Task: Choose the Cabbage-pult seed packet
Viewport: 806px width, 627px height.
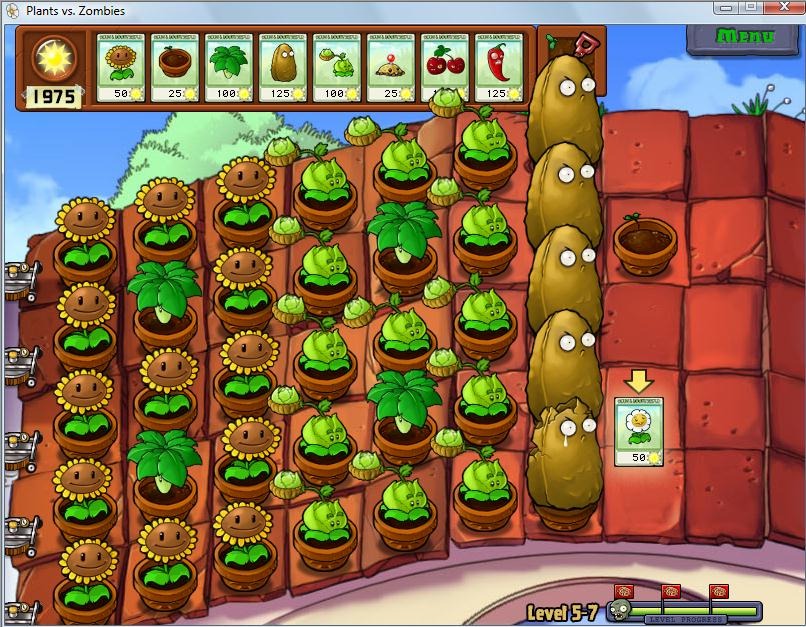Action: click(x=338, y=67)
